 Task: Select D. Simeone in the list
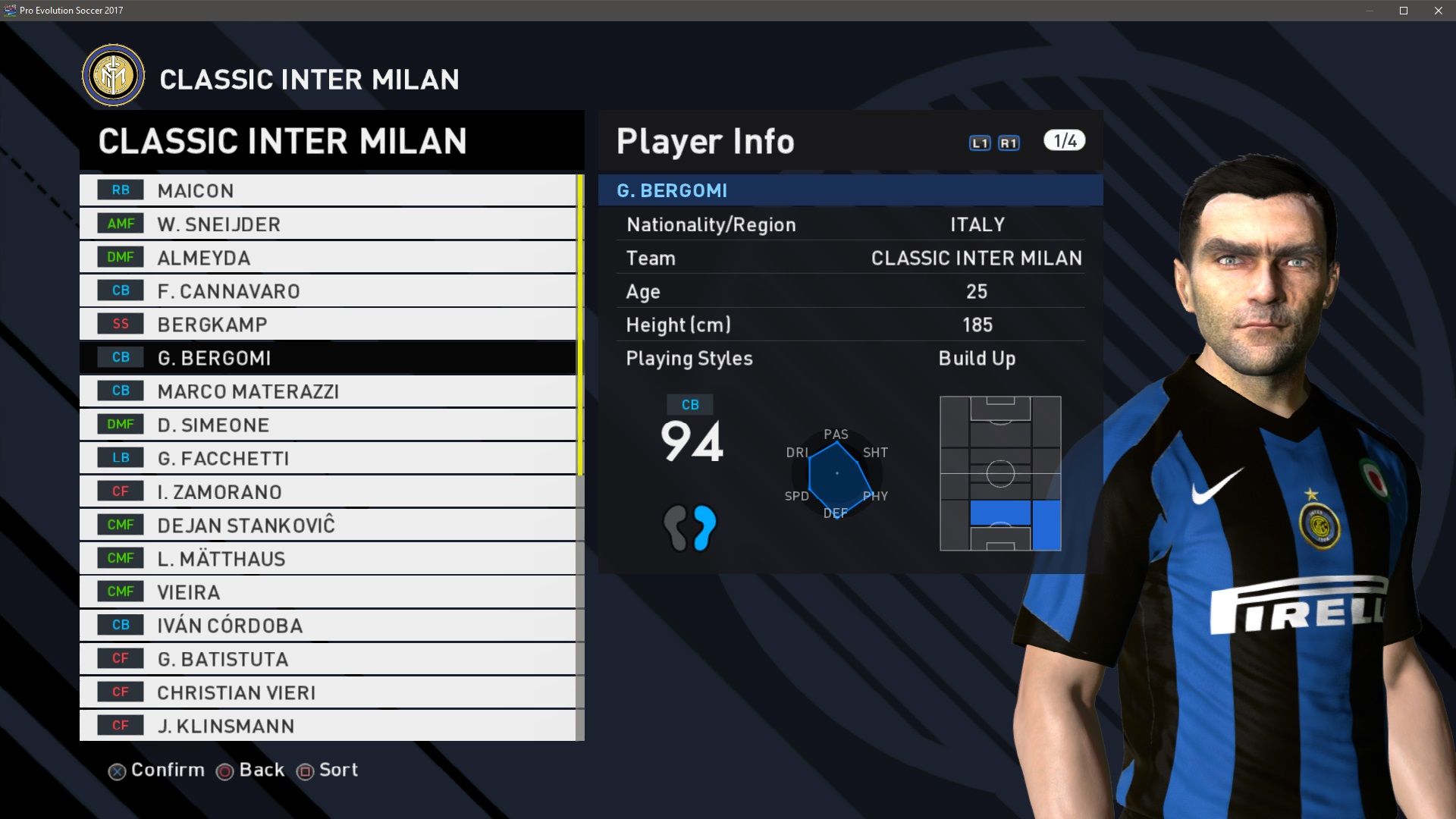328,424
